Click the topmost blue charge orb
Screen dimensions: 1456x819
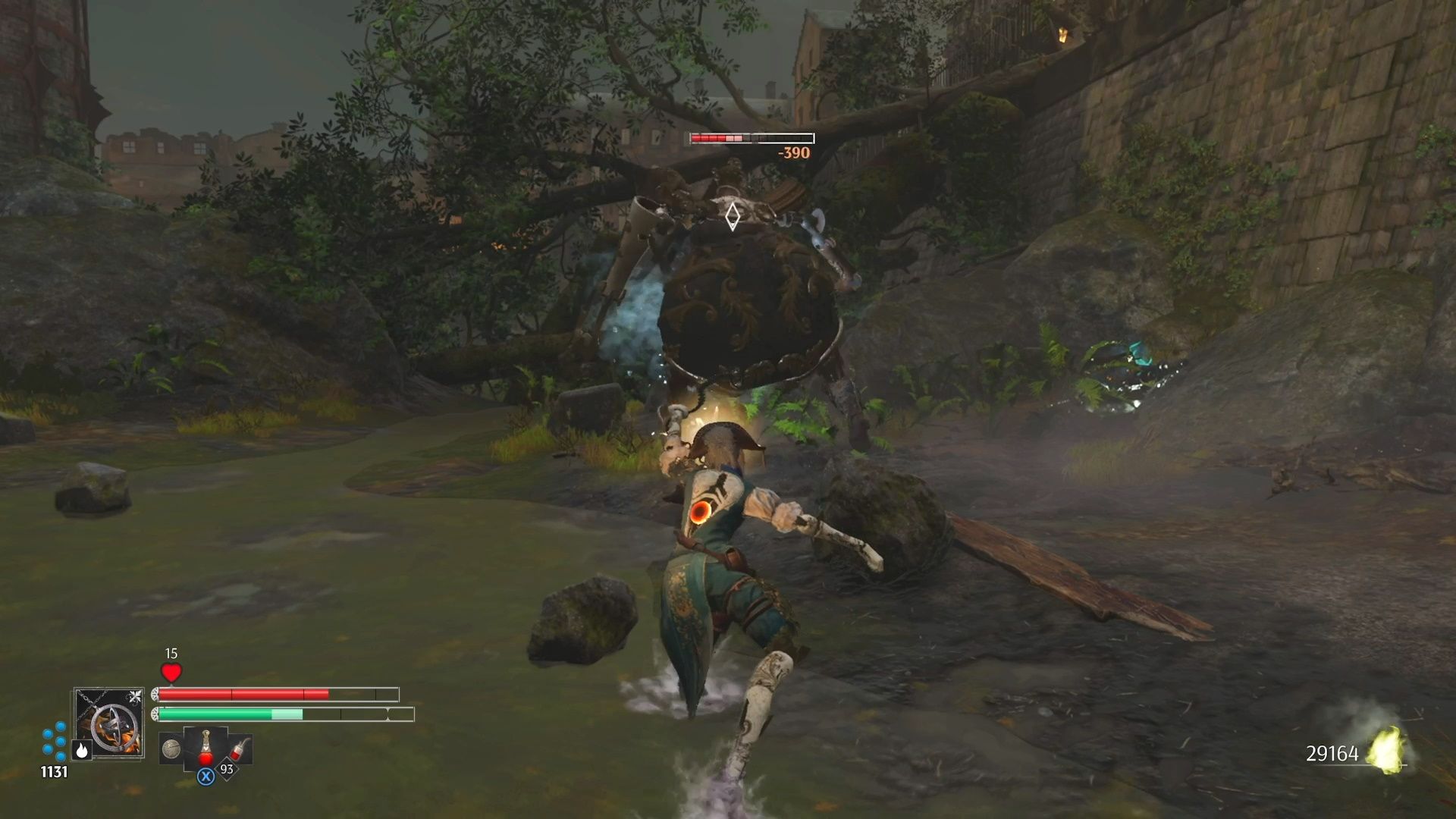coord(59,727)
